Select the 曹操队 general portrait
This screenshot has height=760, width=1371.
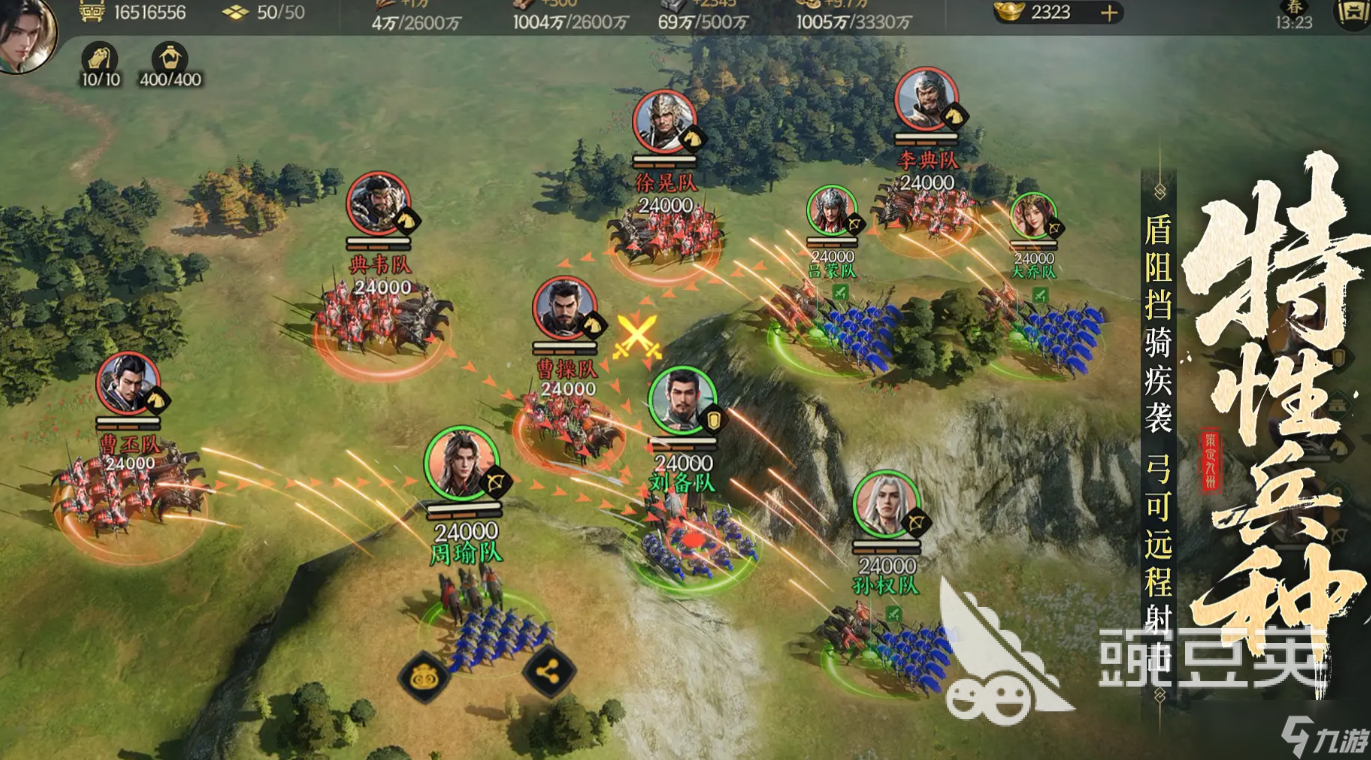[565, 309]
